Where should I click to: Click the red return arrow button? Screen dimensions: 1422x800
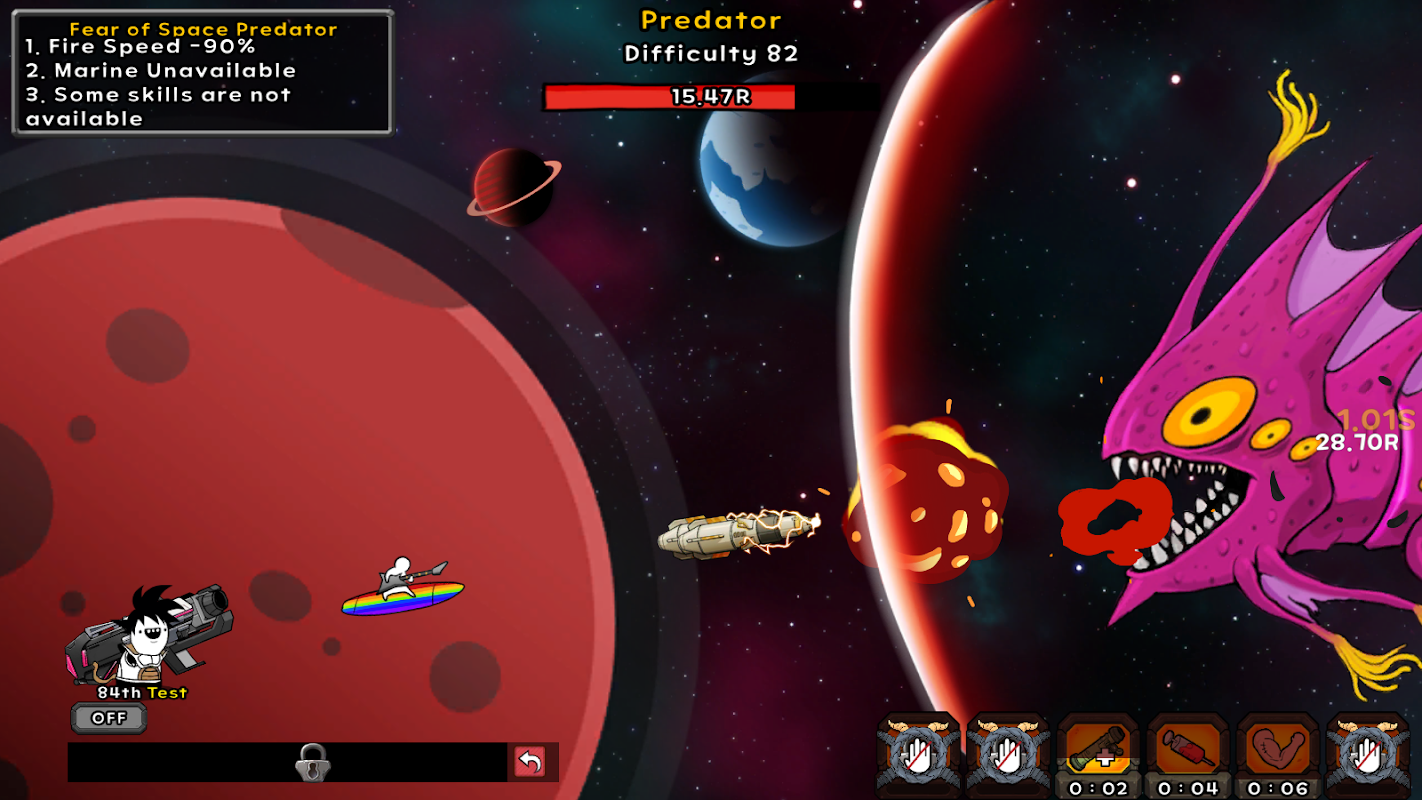(x=530, y=762)
